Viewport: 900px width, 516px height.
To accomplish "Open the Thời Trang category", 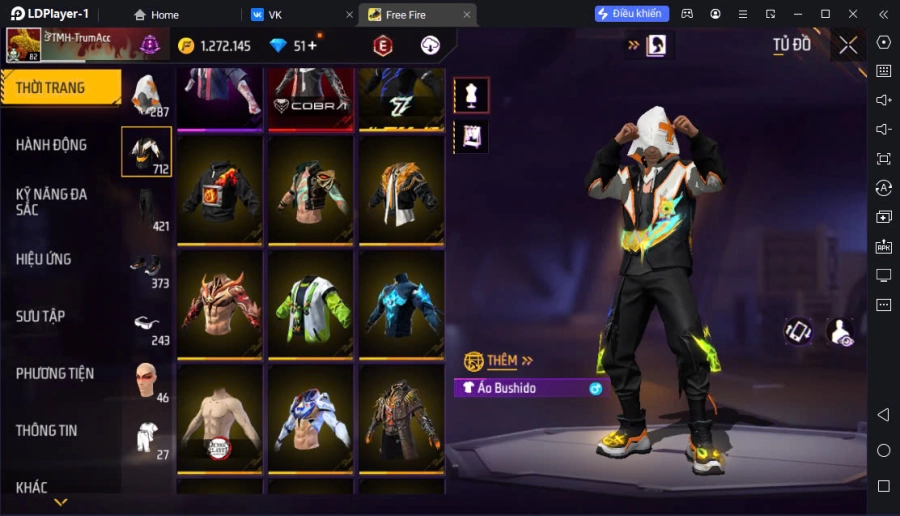I will (x=60, y=88).
